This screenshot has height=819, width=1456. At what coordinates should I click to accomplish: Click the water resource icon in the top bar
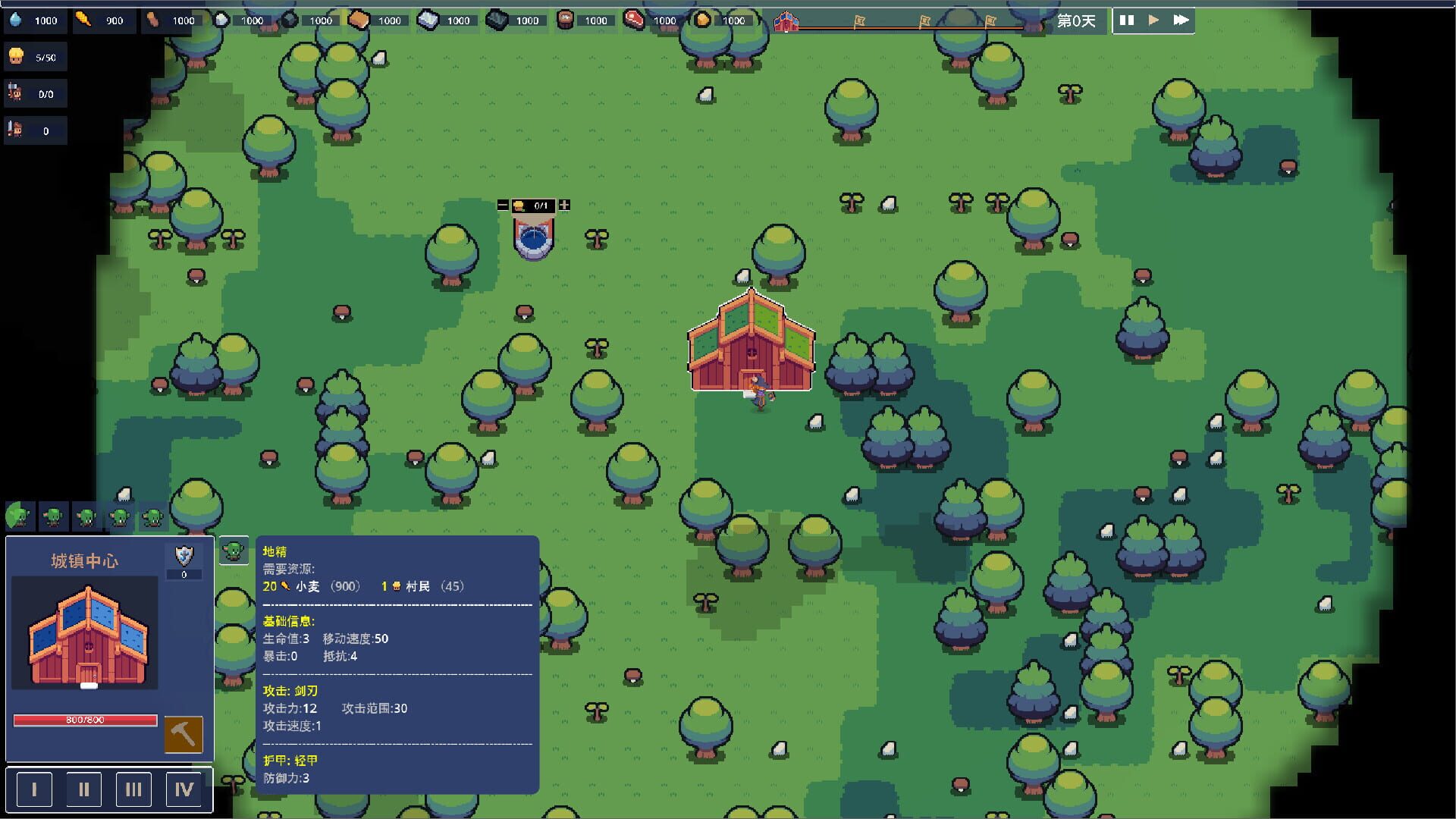point(15,20)
